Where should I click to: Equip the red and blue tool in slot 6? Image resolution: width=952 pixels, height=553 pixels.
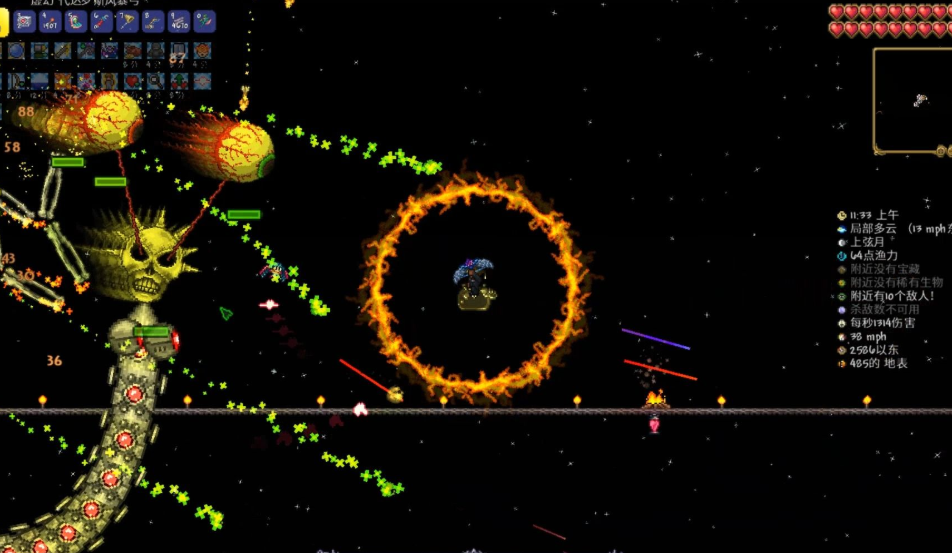pos(102,20)
